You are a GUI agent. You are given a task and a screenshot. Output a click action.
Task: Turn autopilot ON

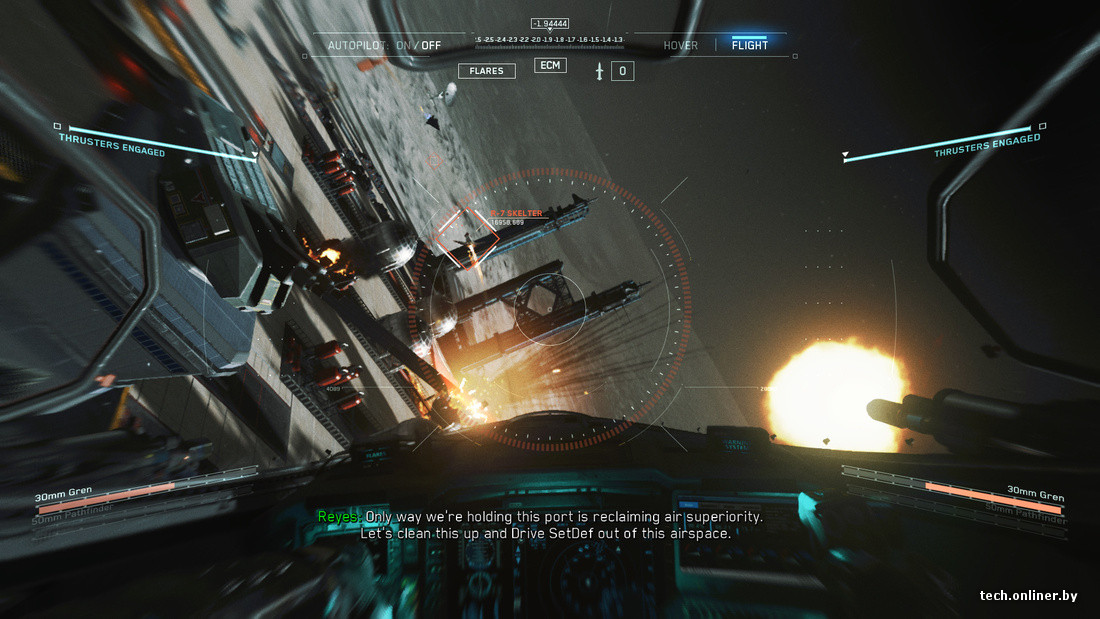point(404,45)
